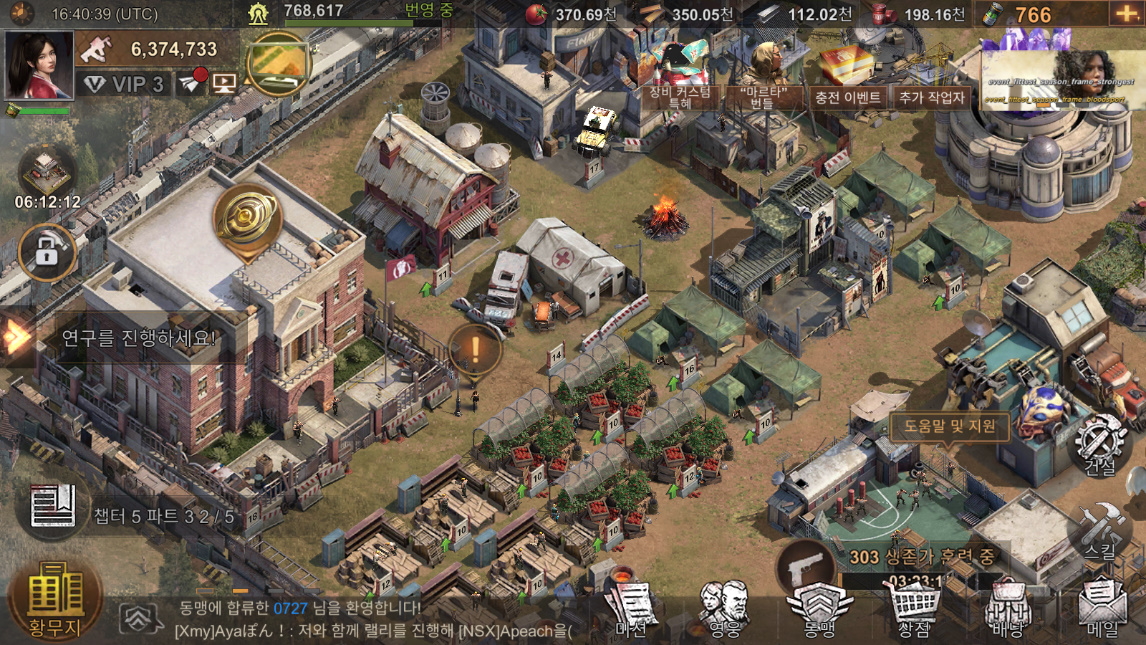The image size is (1146, 645).
Task: Open the missions (미션) menu
Action: coord(631,611)
